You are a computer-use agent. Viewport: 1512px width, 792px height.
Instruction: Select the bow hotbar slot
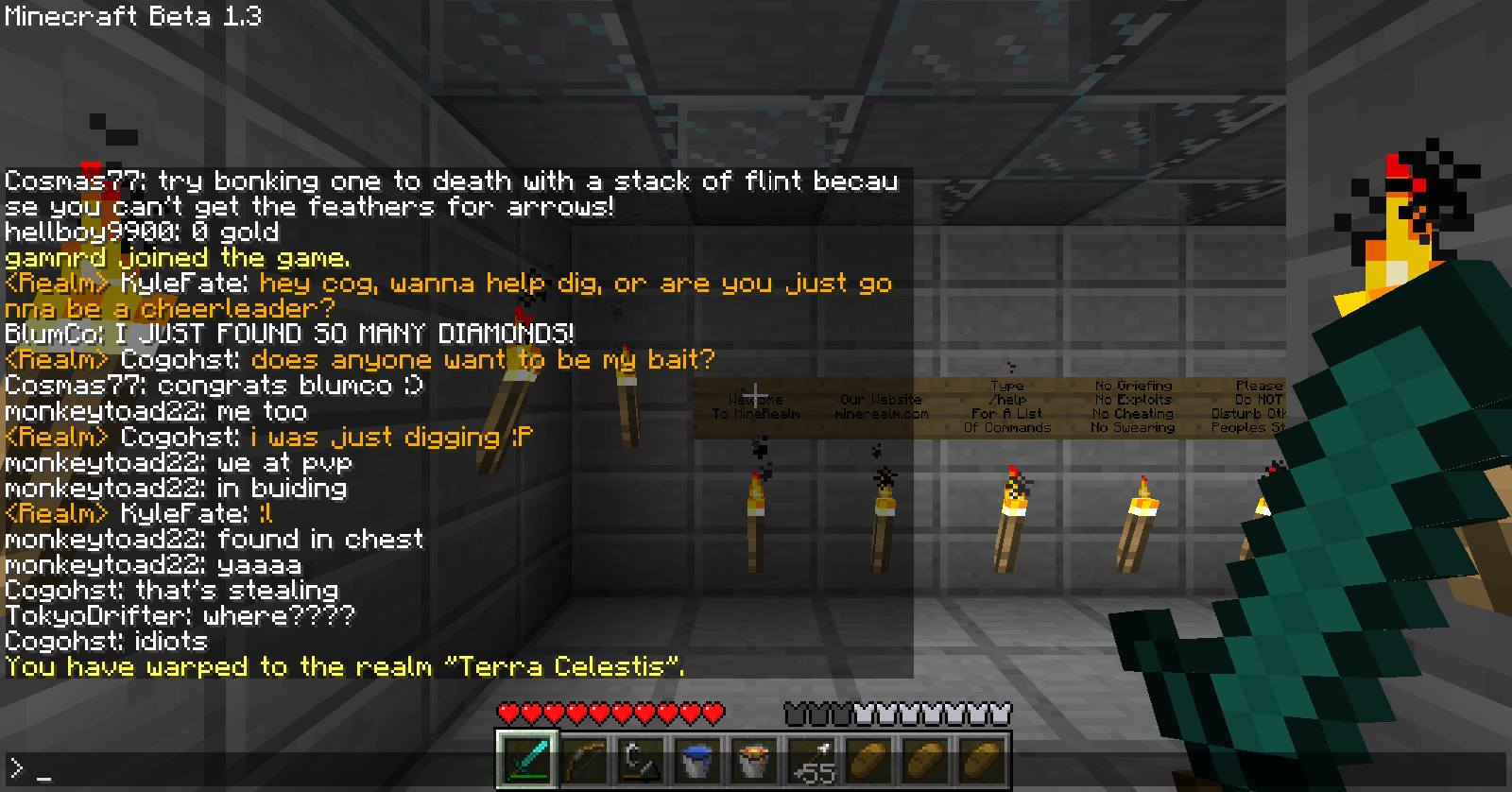click(584, 759)
